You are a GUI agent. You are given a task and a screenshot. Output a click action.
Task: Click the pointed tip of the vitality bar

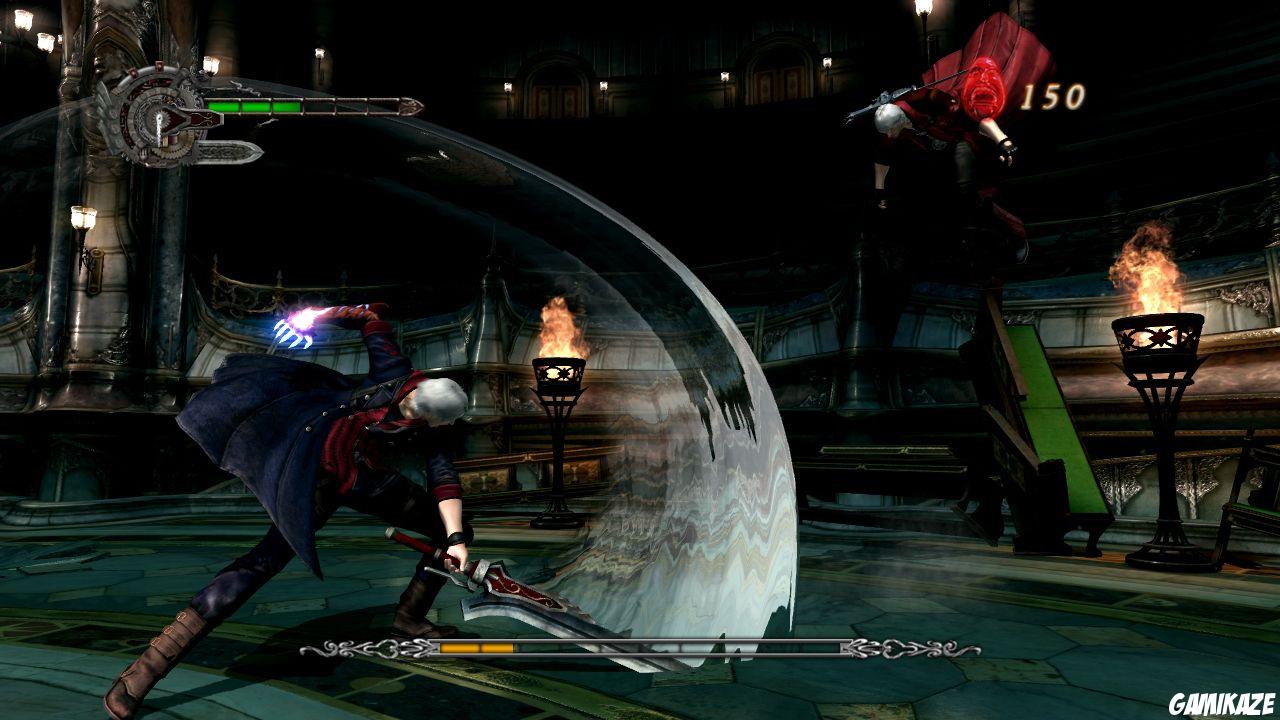[x=414, y=104]
